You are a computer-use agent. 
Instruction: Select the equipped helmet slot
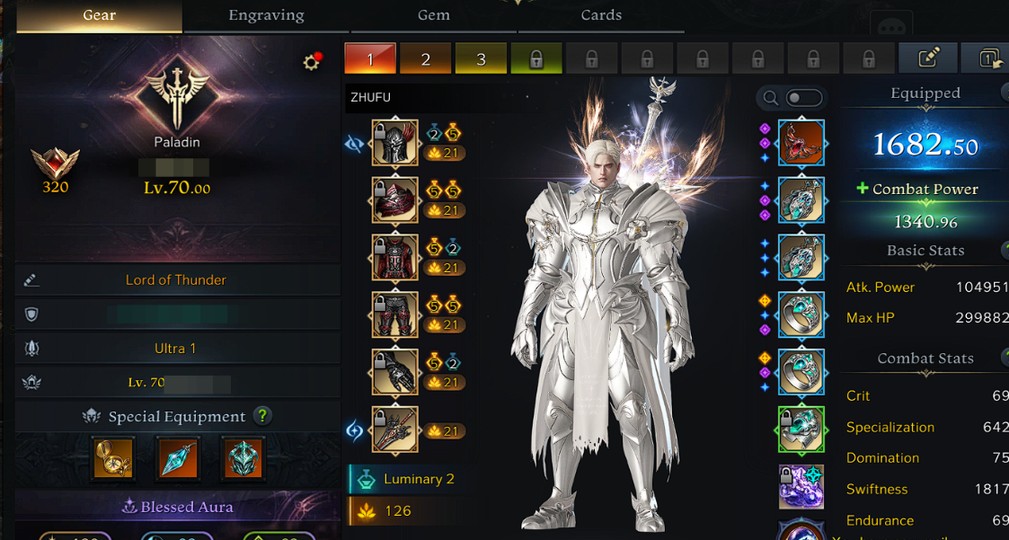coord(395,143)
